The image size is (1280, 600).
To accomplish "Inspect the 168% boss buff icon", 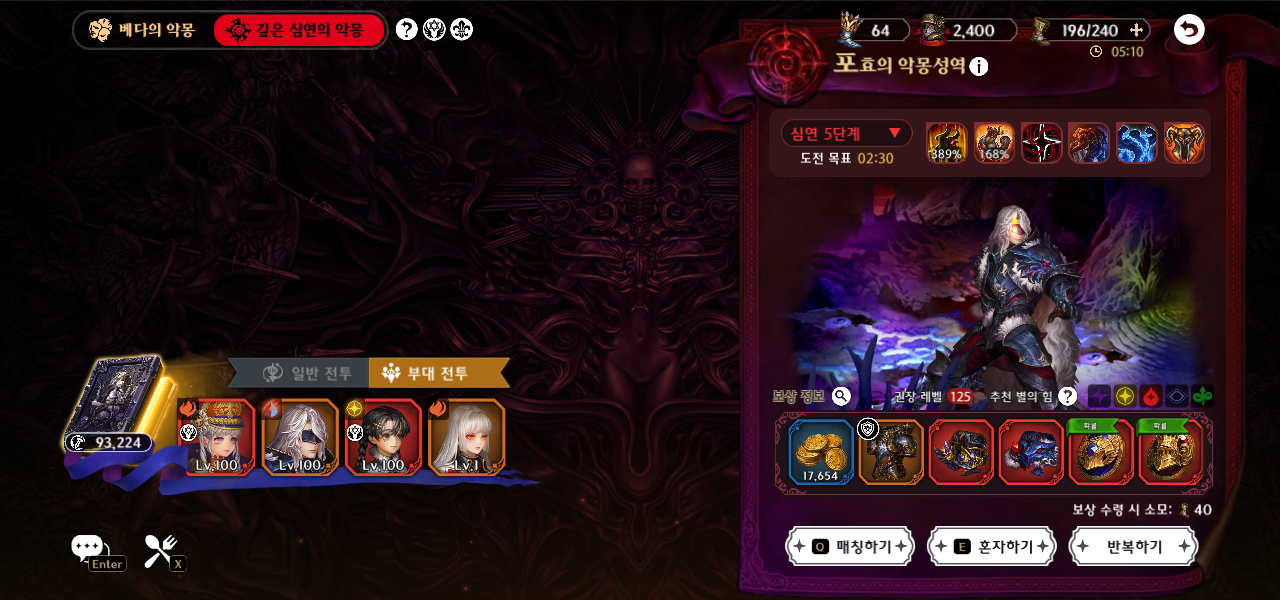I will point(994,143).
